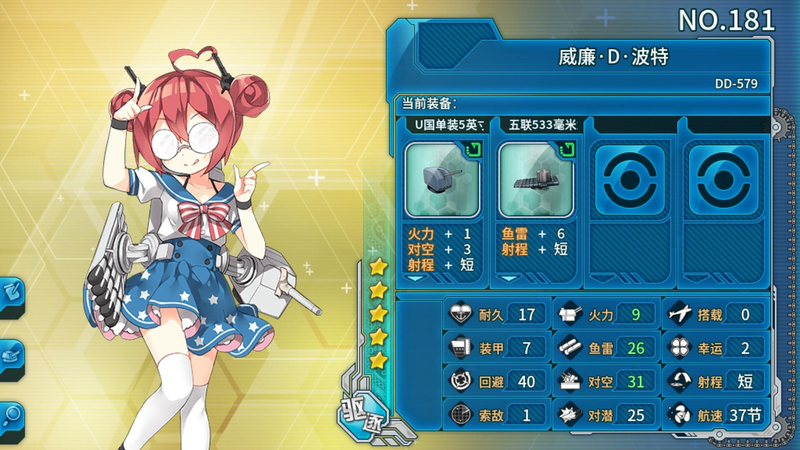This screenshot has height=450, width=800.
Task: Select the quintuple 533mm torpedo slot
Action: click(x=537, y=179)
